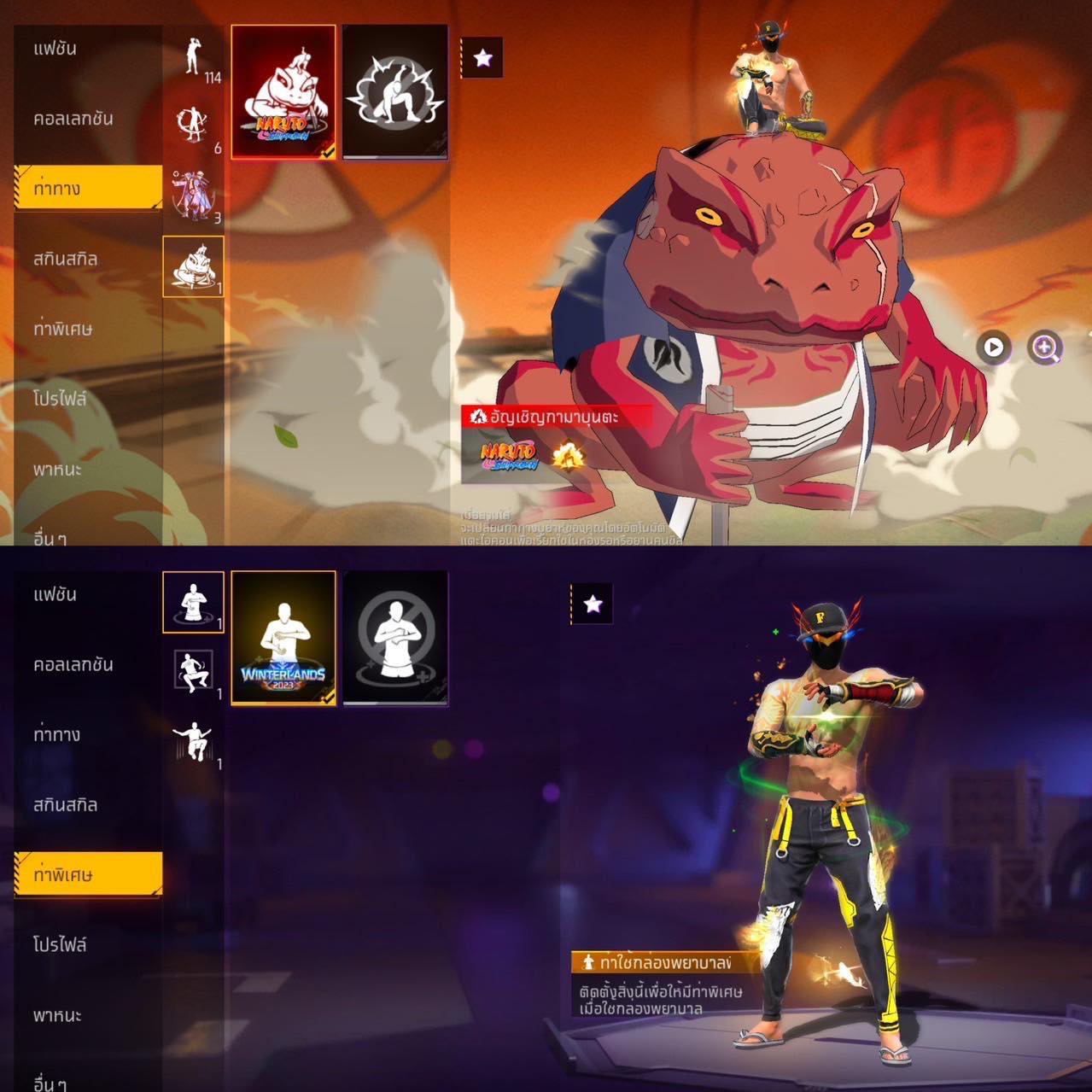Toggle the star beside the toad emote cards
1092x1092 pixels.
482,58
